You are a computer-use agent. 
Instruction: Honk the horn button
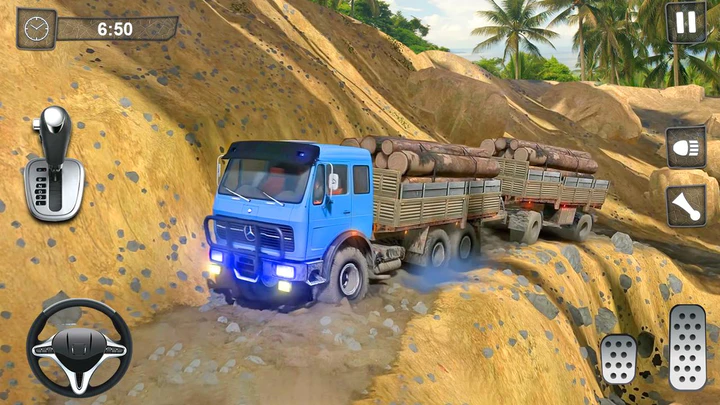pos(686,206)
